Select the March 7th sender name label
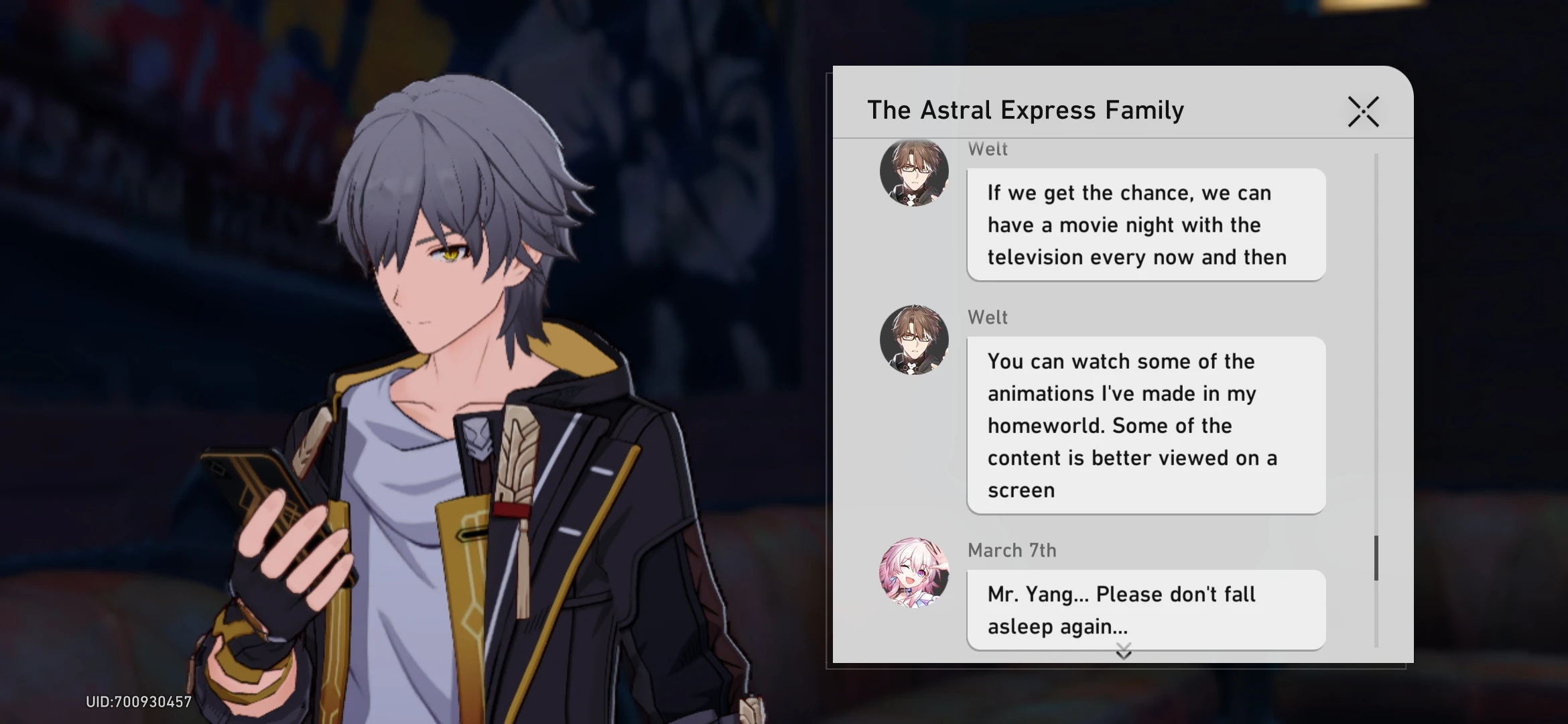This screenshot has width=1568, height=724. click(x=1012, y=550)
